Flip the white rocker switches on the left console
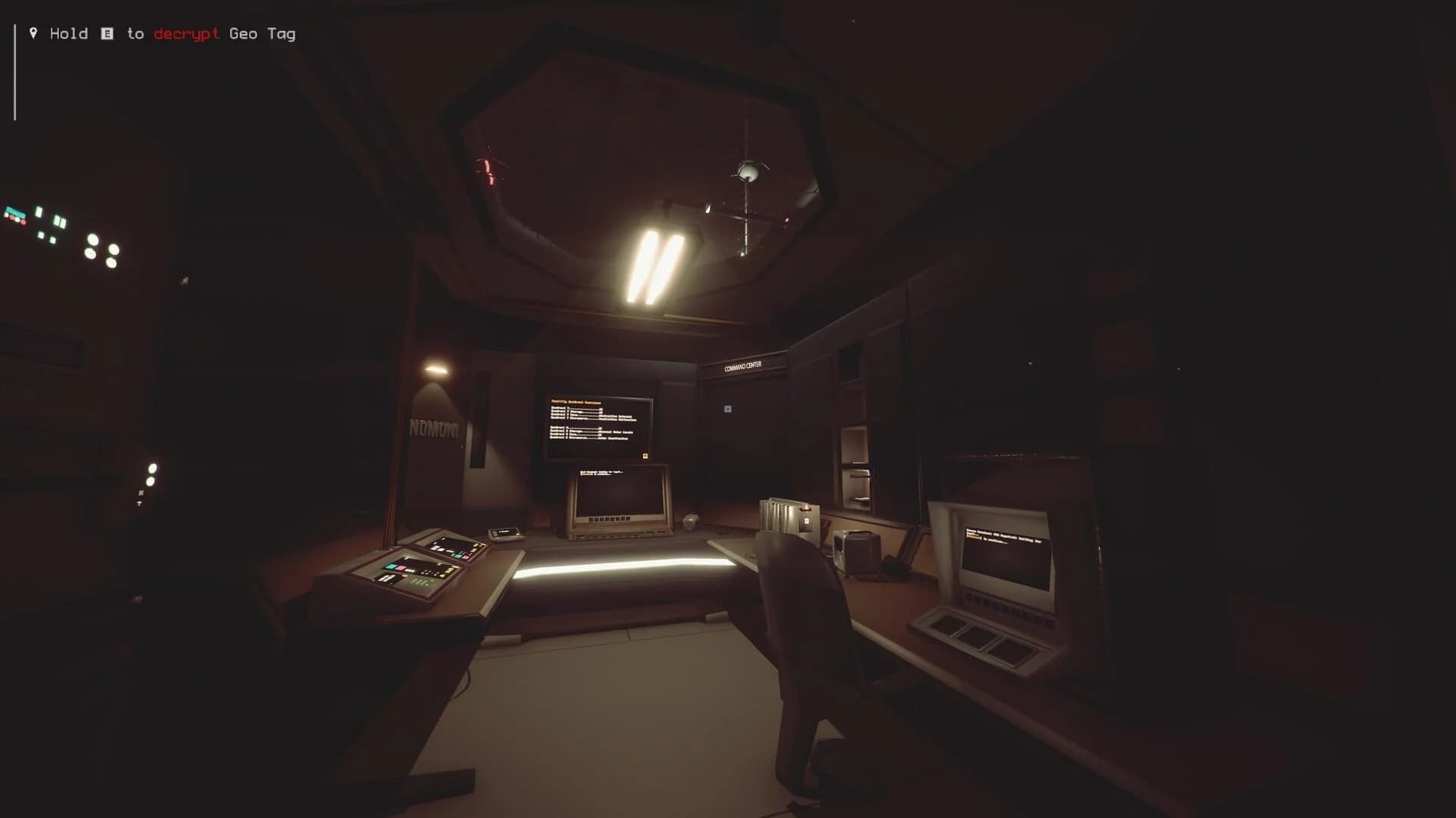Screen dimensions: 1456x818 click(x=387, y=579)
